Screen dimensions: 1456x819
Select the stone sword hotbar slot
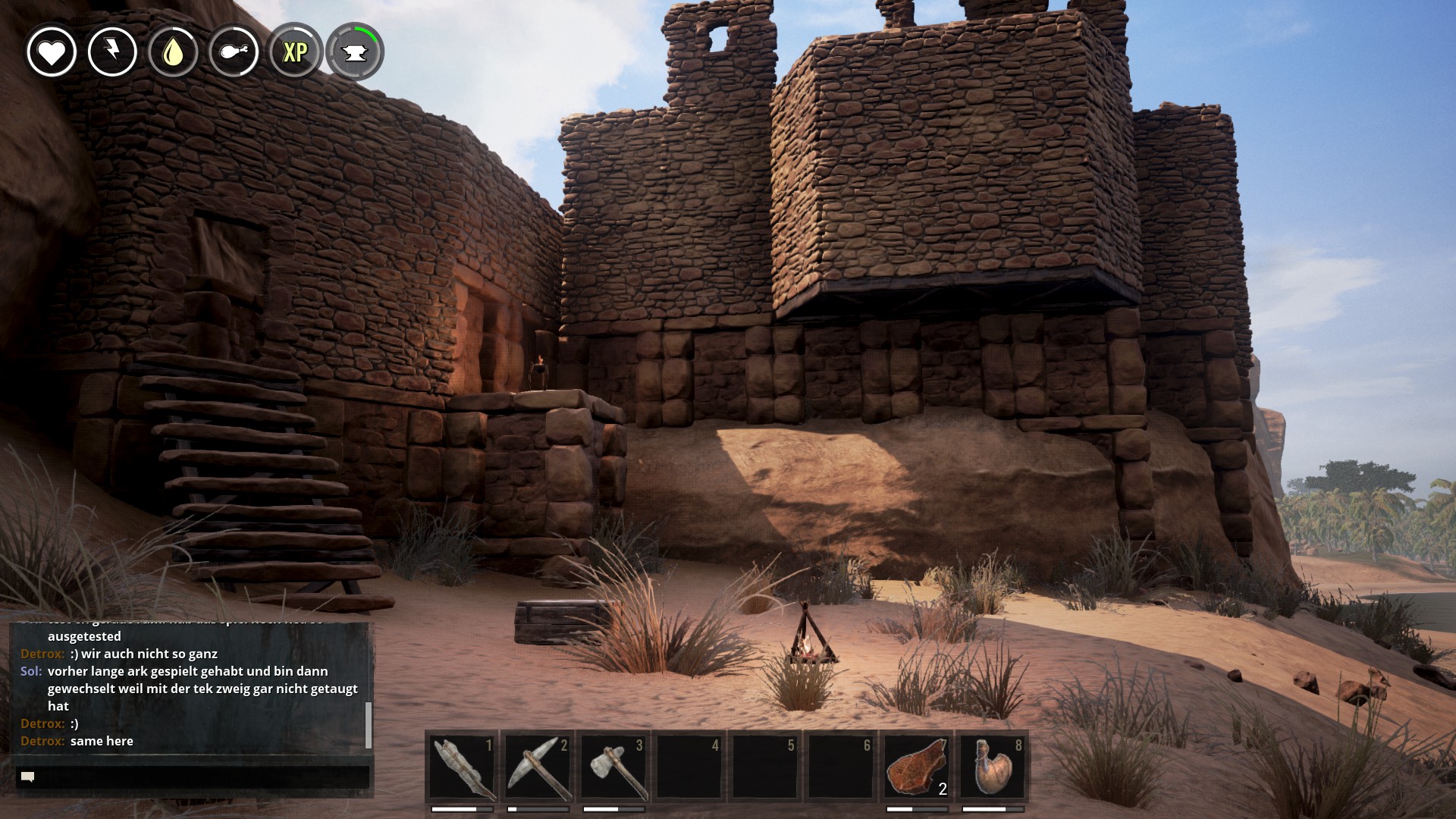pos(462,767)
